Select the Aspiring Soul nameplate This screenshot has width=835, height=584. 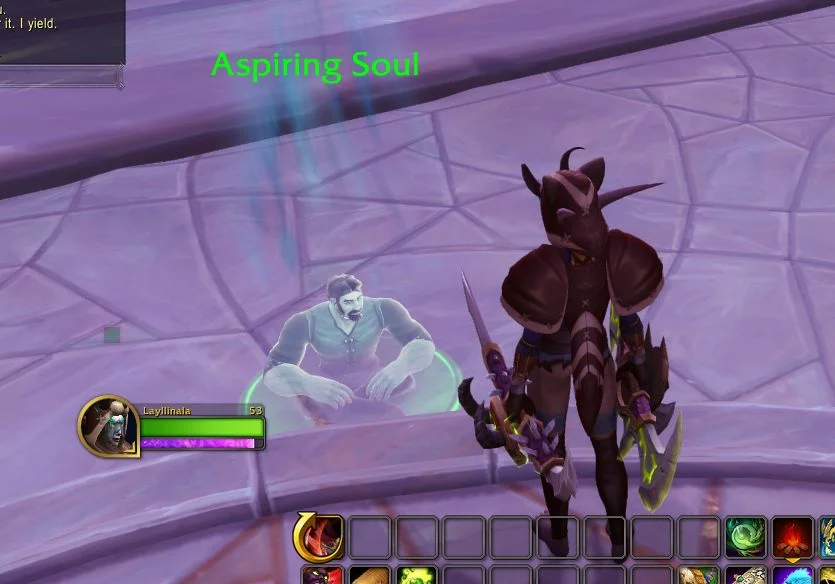[x=315, y=66]
